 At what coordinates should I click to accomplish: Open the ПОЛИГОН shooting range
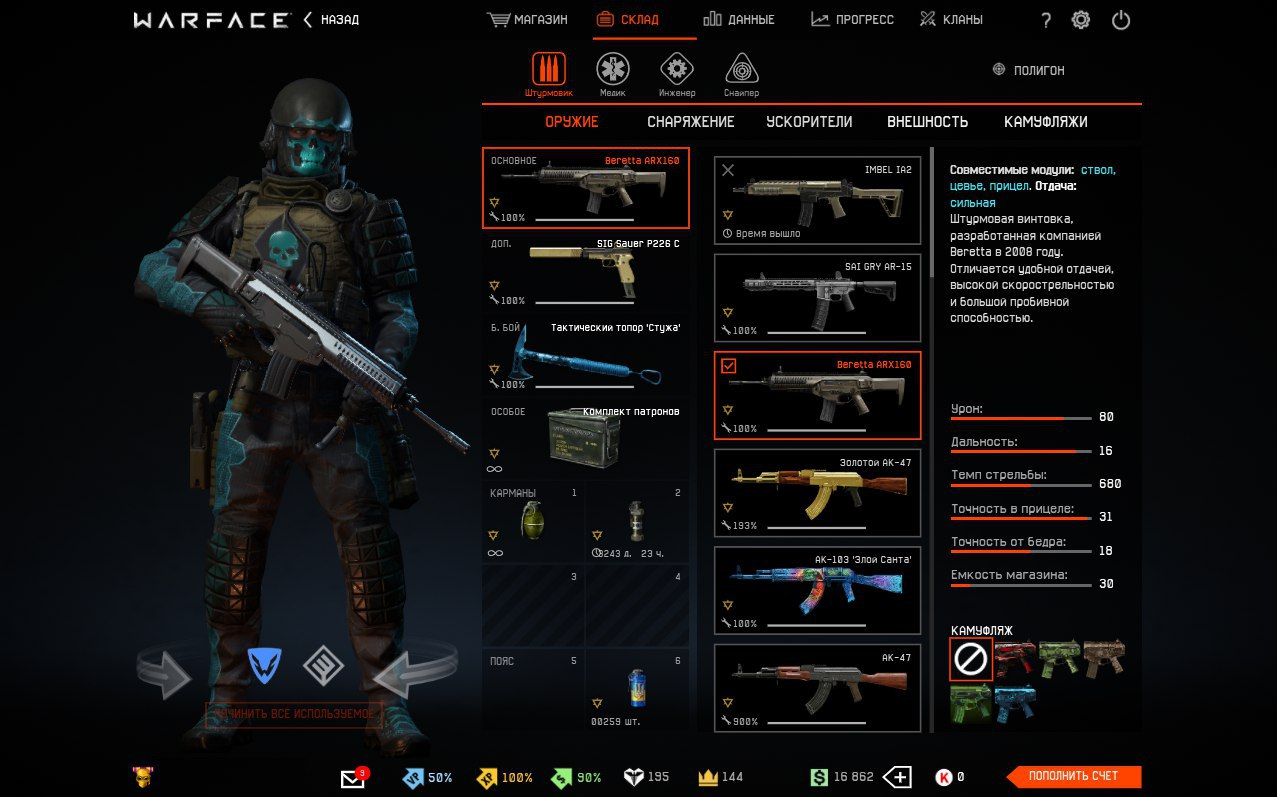[x=1028, y=71]
